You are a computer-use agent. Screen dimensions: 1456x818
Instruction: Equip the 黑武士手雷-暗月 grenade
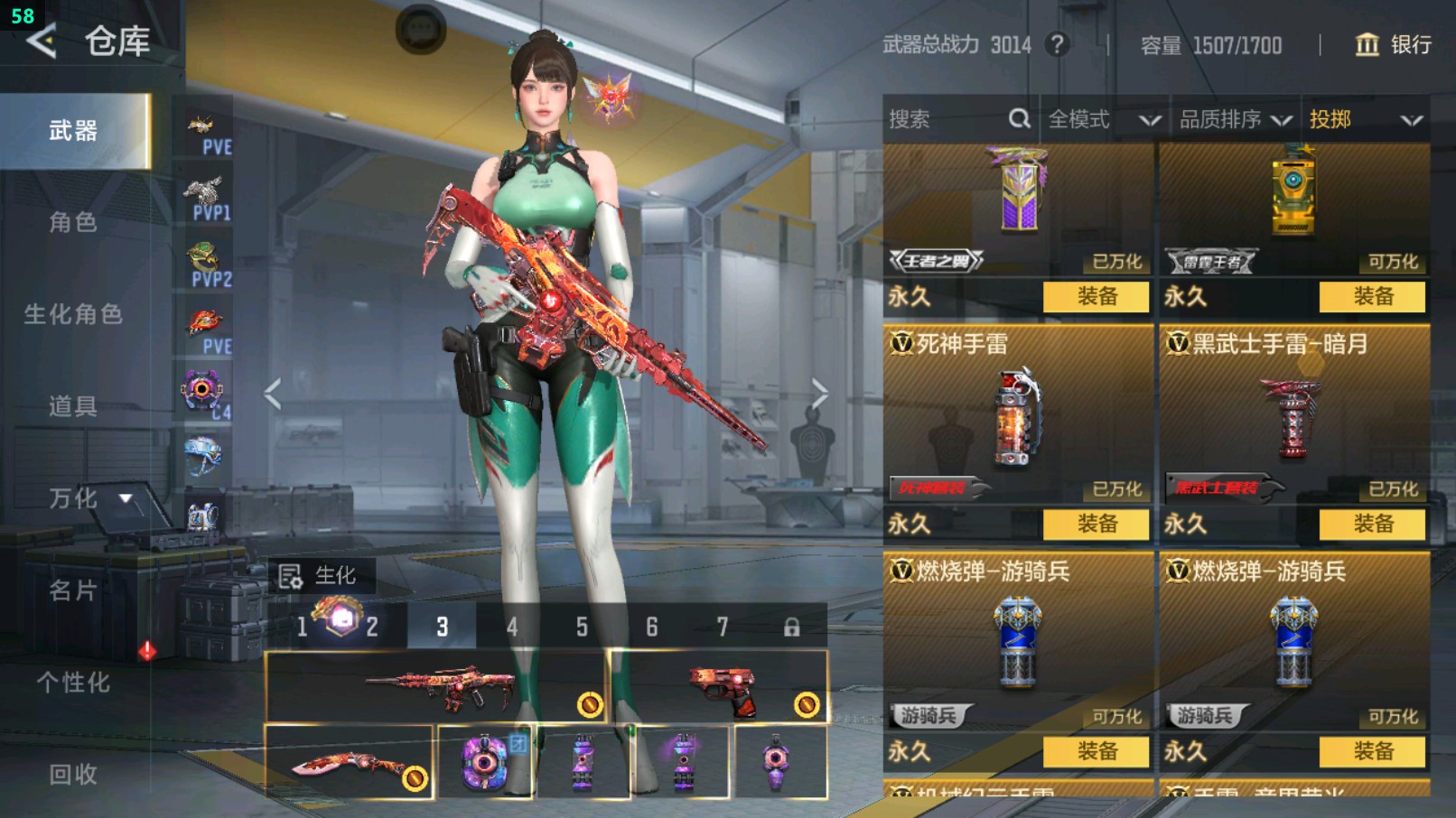pos(1372,524)
